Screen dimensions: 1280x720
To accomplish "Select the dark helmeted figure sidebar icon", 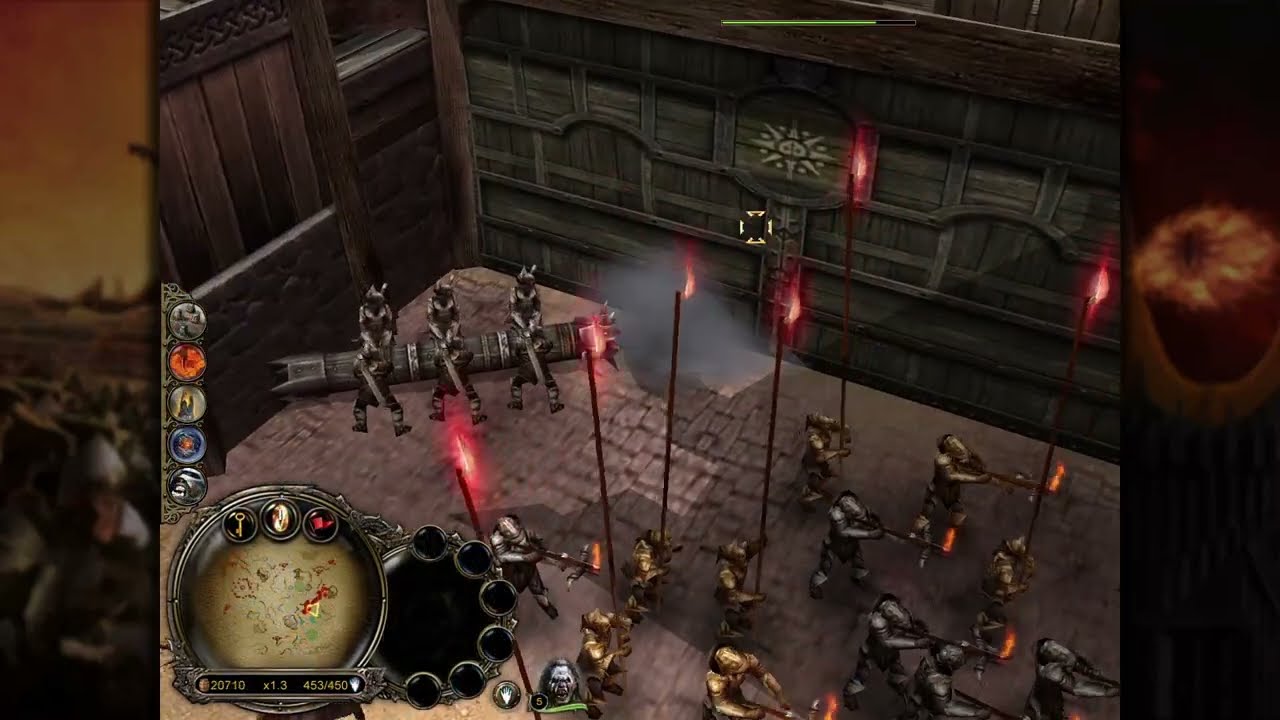I will pos(187,486).
